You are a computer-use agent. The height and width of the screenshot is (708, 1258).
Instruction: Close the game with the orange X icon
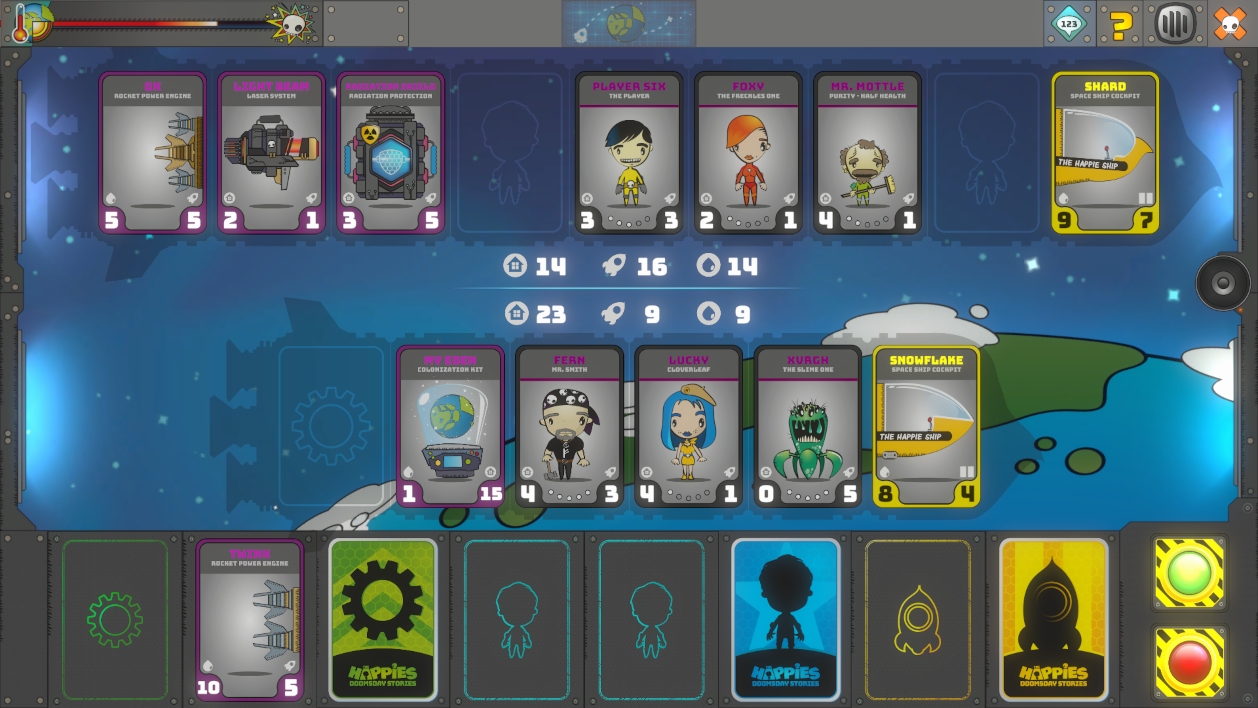click(1230, 23)
